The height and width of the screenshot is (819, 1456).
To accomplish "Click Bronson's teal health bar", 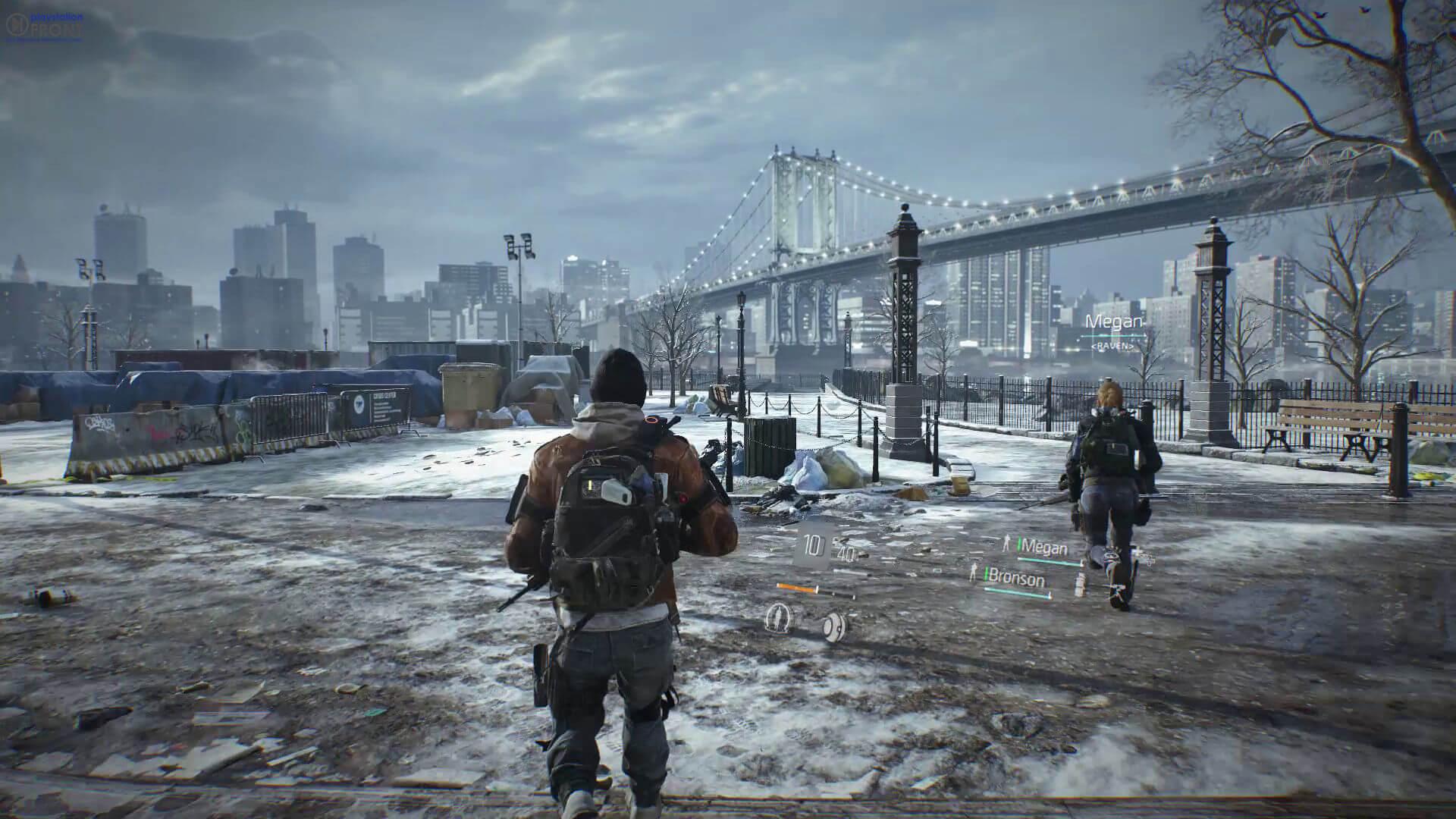I will [1018, 594].
